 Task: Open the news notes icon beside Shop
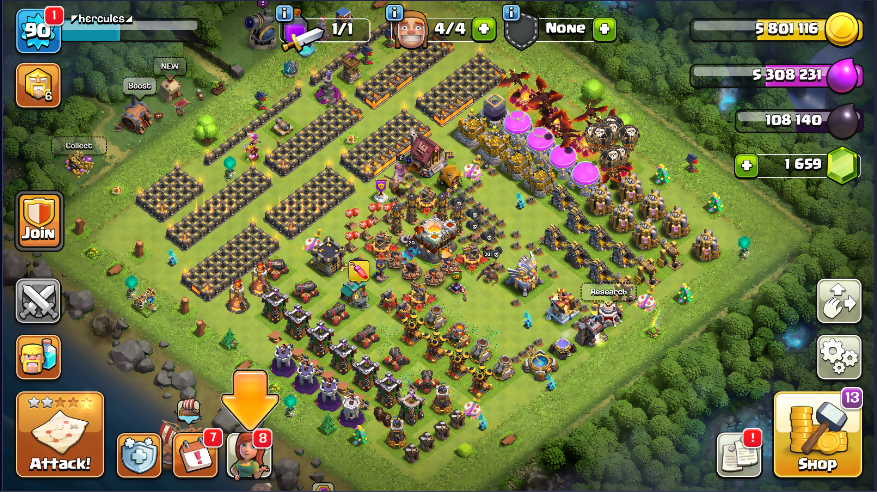[739, 455]
